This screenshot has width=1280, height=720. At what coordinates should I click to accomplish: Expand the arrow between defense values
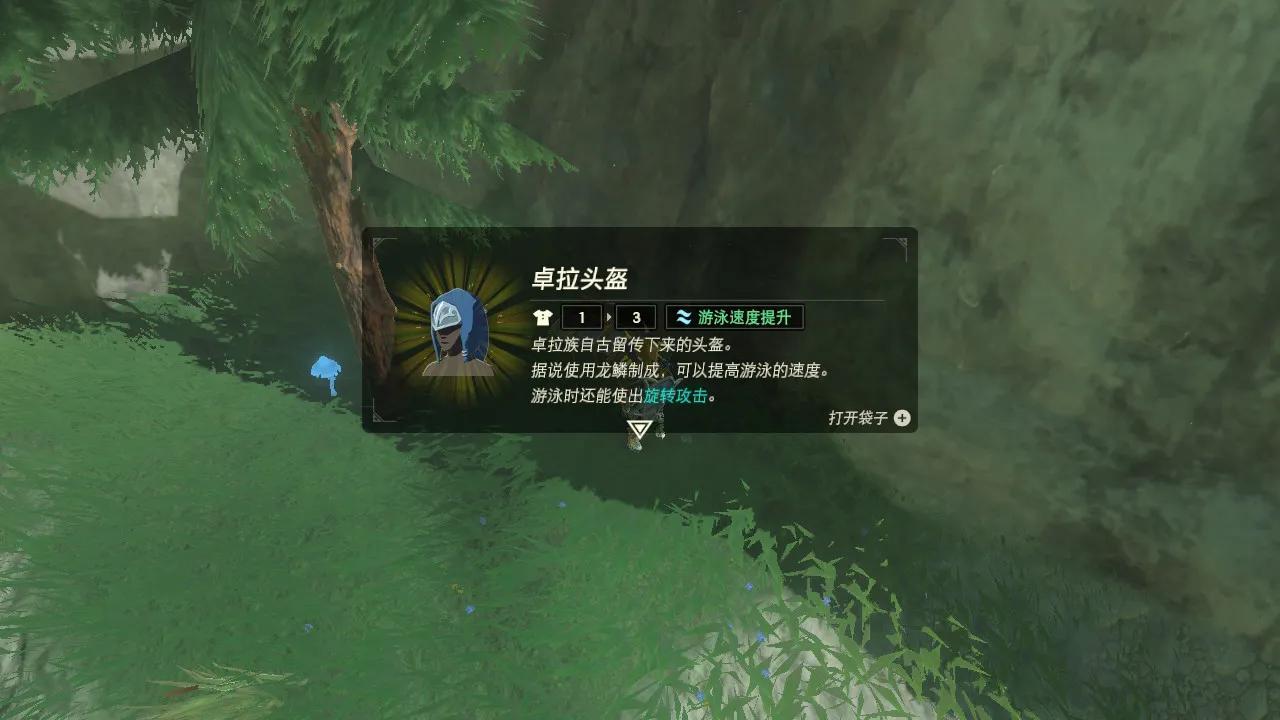point(608,318)
